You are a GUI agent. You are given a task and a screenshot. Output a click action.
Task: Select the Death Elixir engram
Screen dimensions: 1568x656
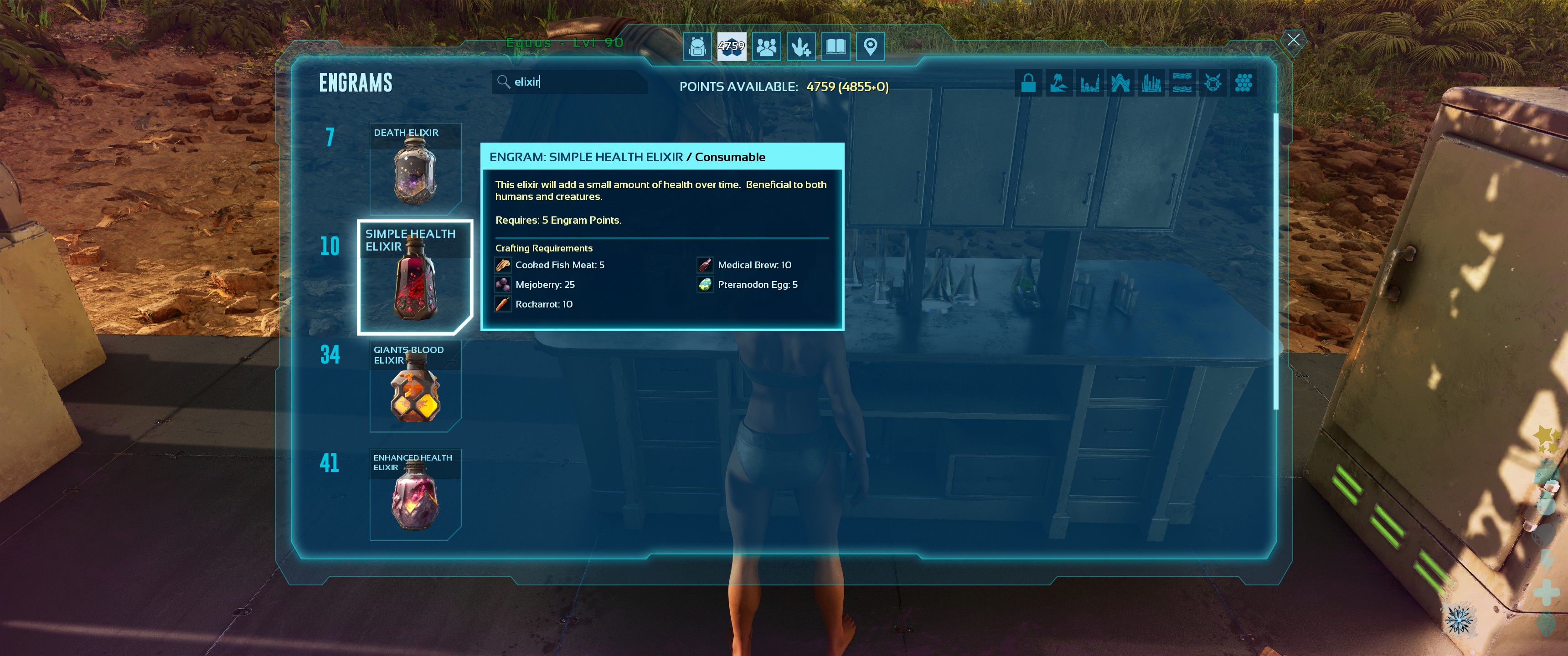pos(415,169)
